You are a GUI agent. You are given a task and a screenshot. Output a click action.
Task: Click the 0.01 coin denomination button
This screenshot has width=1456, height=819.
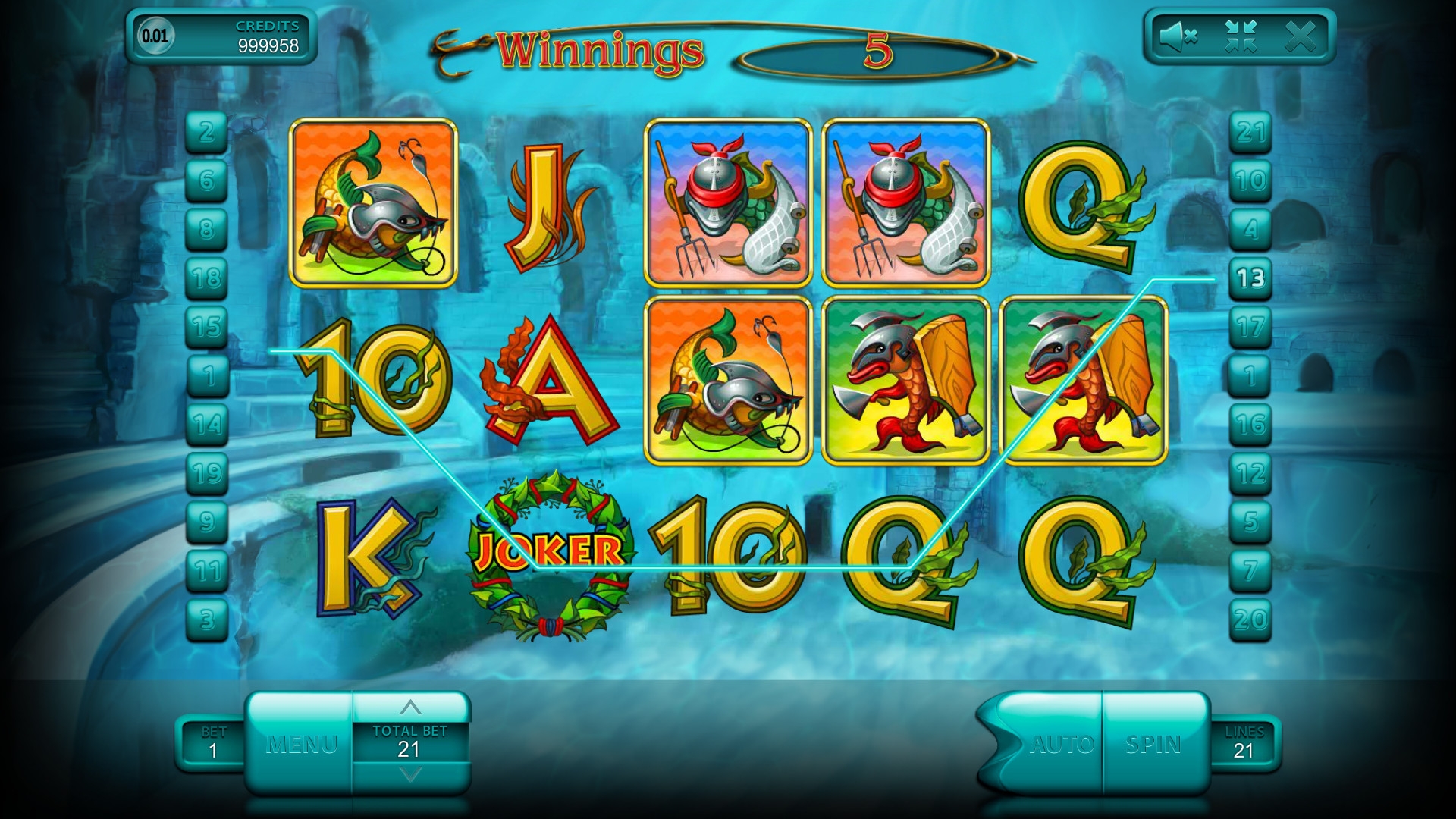[x=155, y=36]
